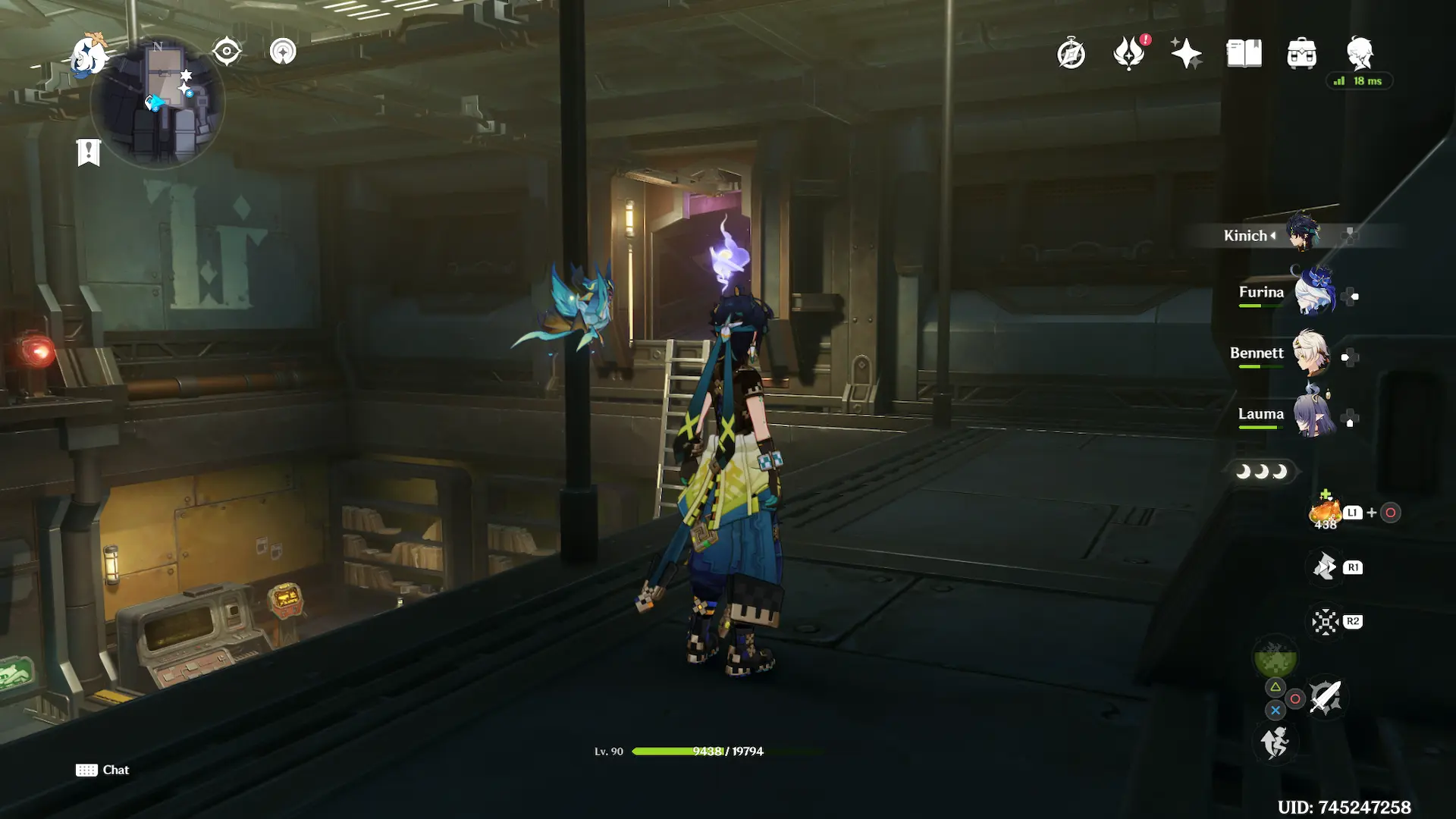The width and height of the screenshot is (1456, 819).
Task: Open the compass events icon
Action: [1071, 54]
